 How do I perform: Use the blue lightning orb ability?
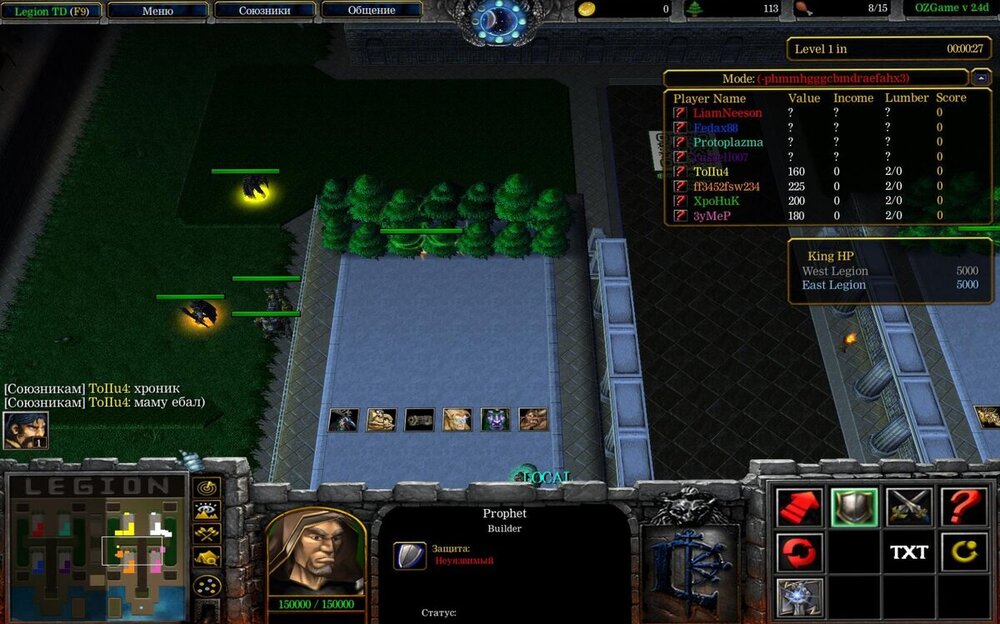(800, 597)
